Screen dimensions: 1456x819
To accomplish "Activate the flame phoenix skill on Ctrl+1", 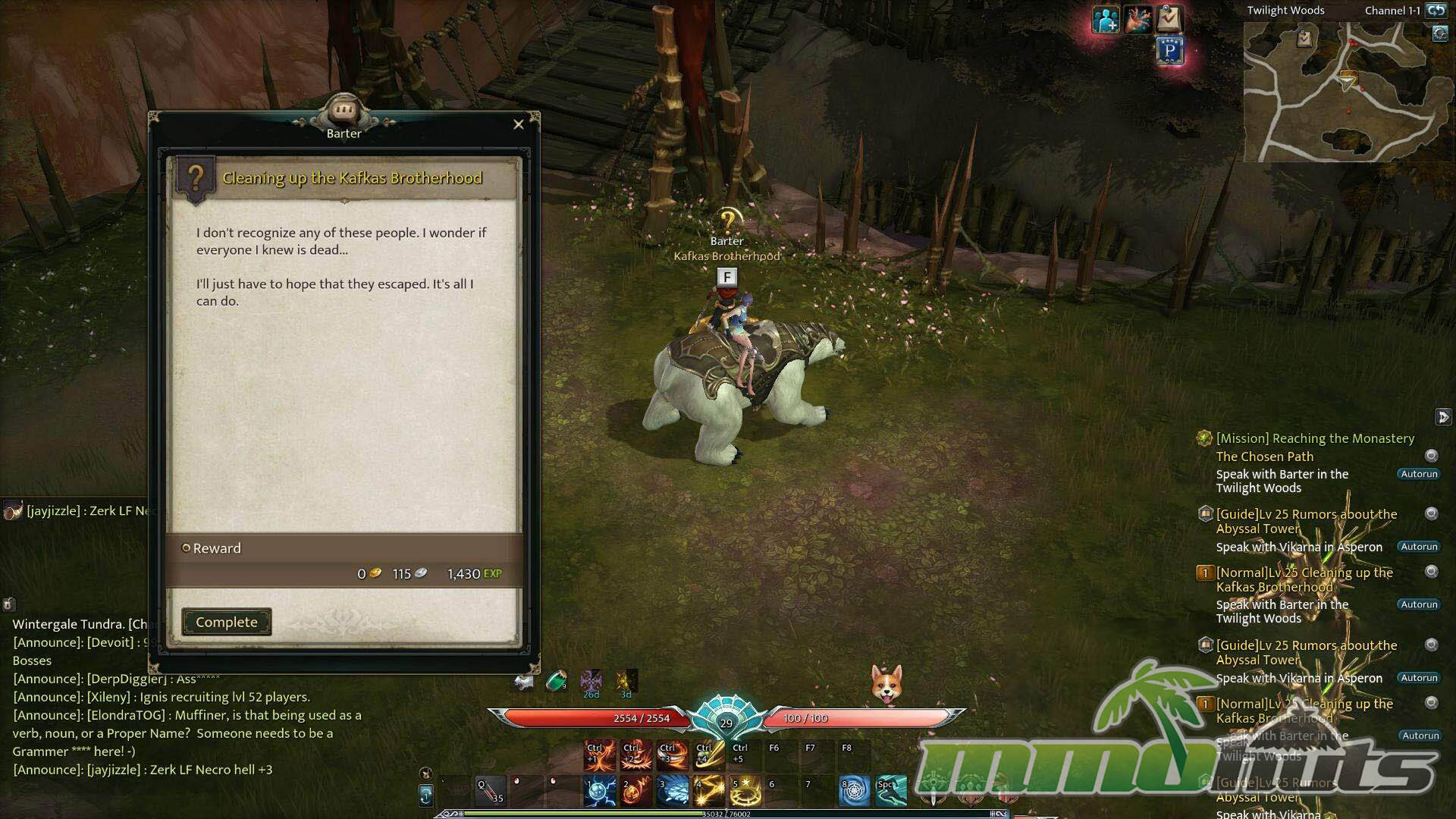I will pyautogui.click(x=599, y=755).
